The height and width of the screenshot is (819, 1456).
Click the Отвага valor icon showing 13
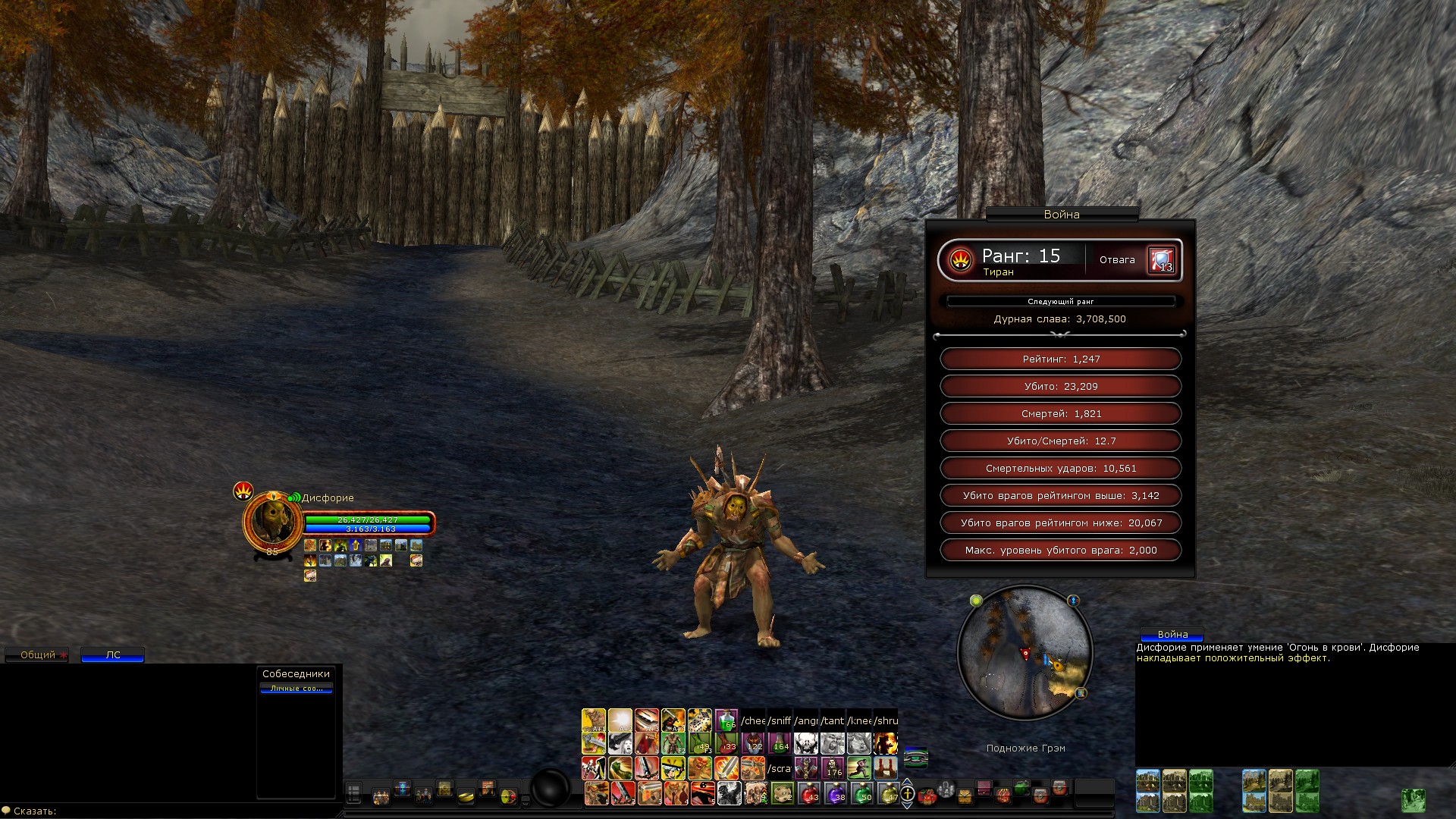[x=1160, y=260]
